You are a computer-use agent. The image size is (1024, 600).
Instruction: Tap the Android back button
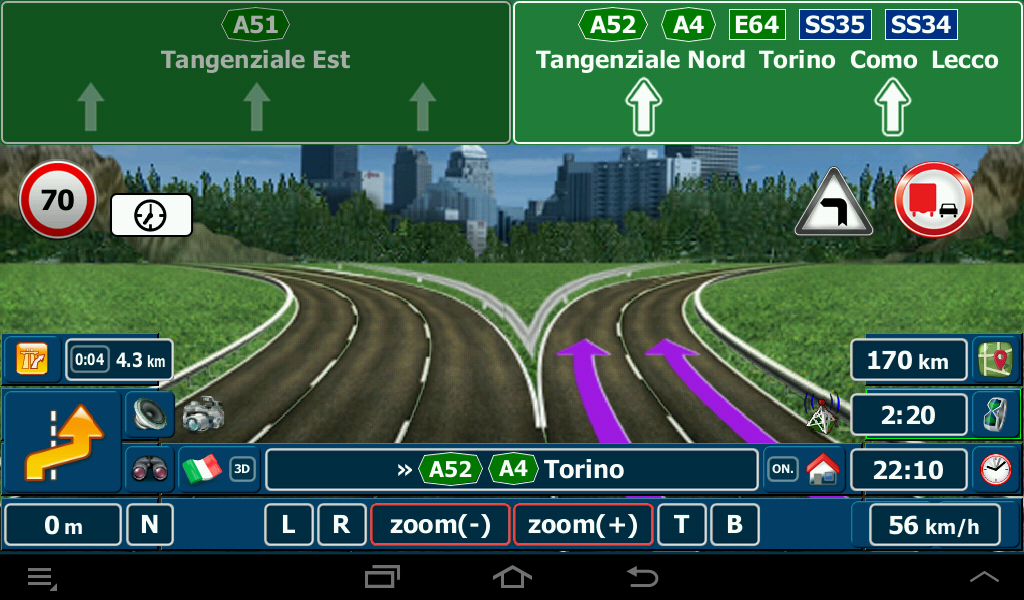coord(641,577)
